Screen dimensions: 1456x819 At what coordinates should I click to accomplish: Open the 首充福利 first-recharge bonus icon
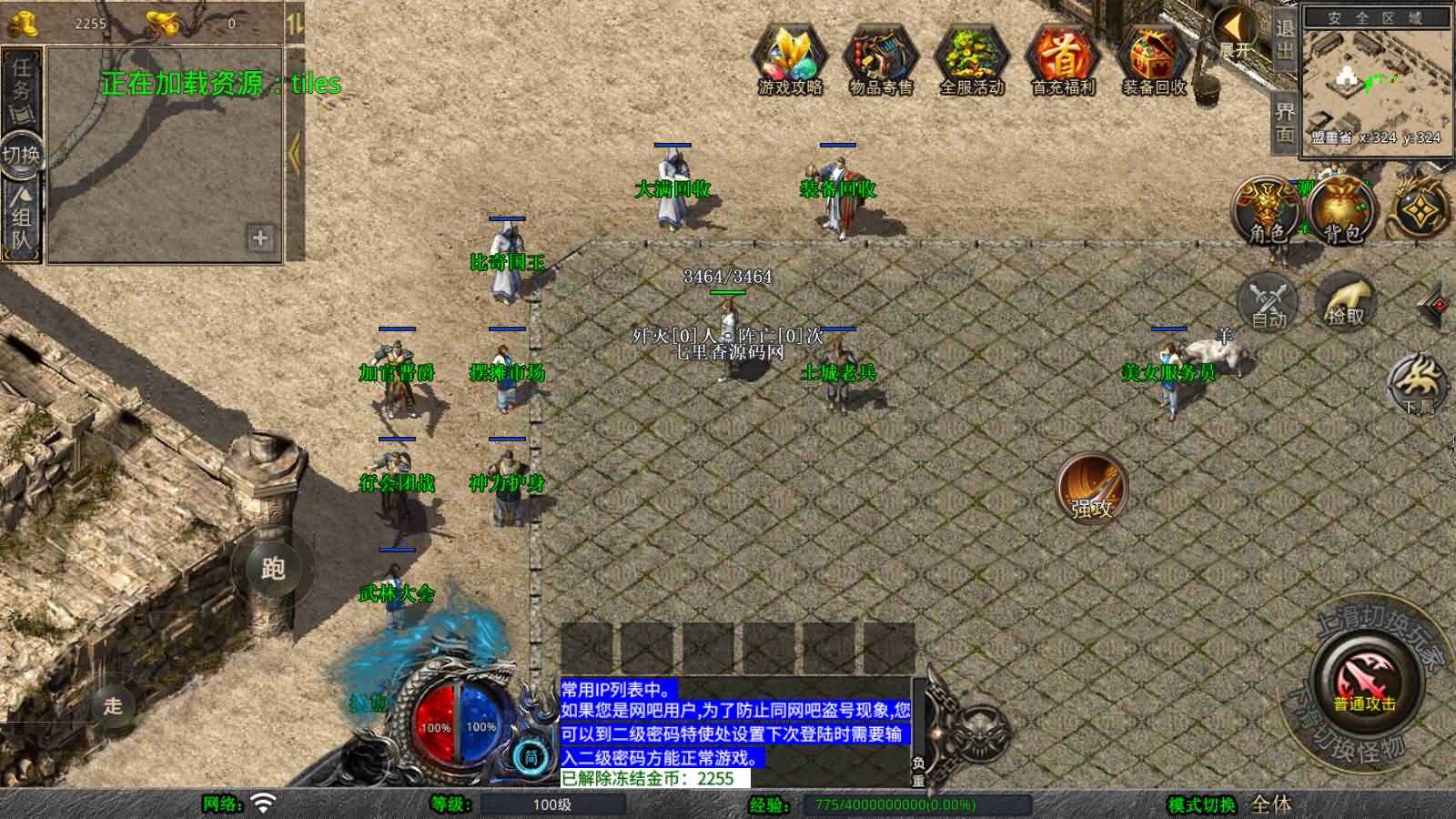point(1063,57)
